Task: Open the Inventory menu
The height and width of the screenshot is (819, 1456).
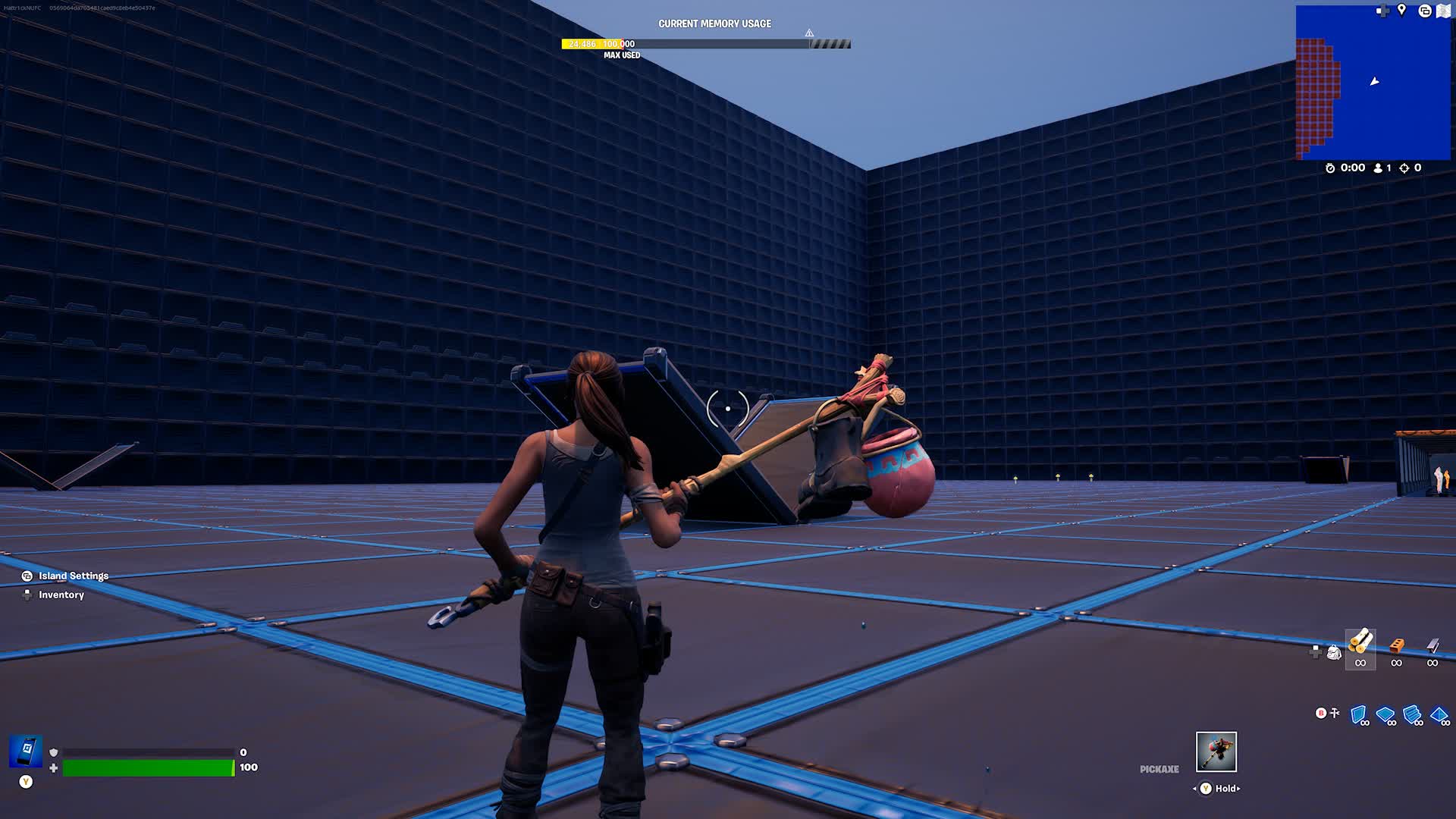Action: [61, 595]
